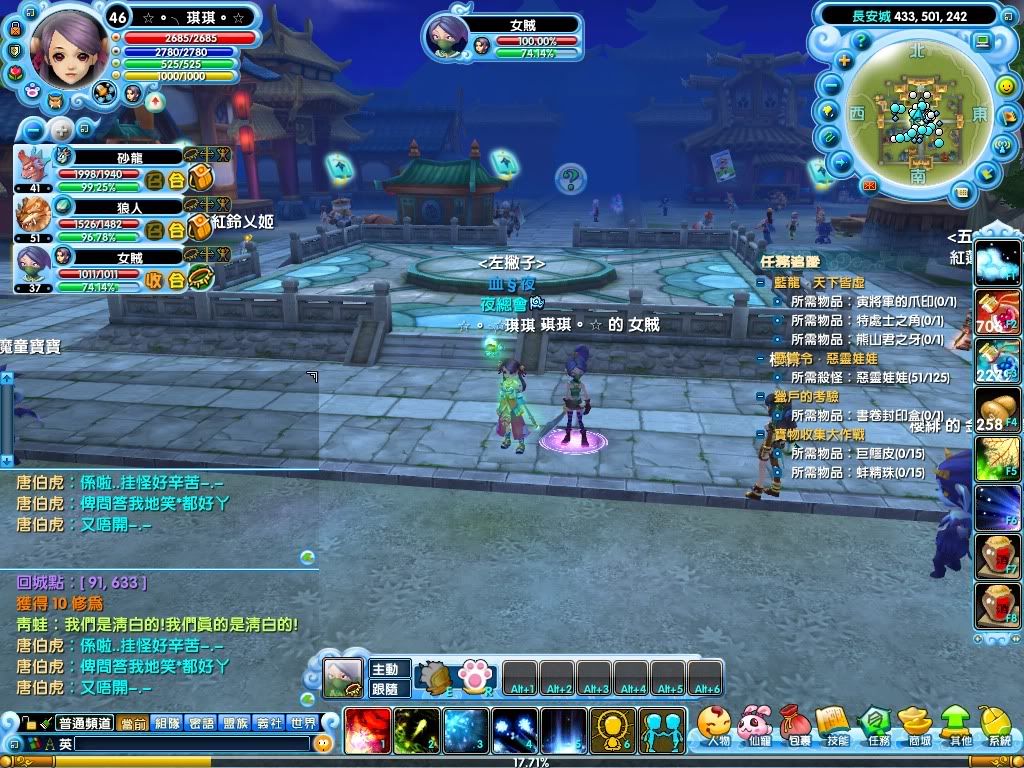Viewport: 1024px width, 768px height.
Task: Select the 密語 whisper chat tab
Action: click(x=201, y=723)
